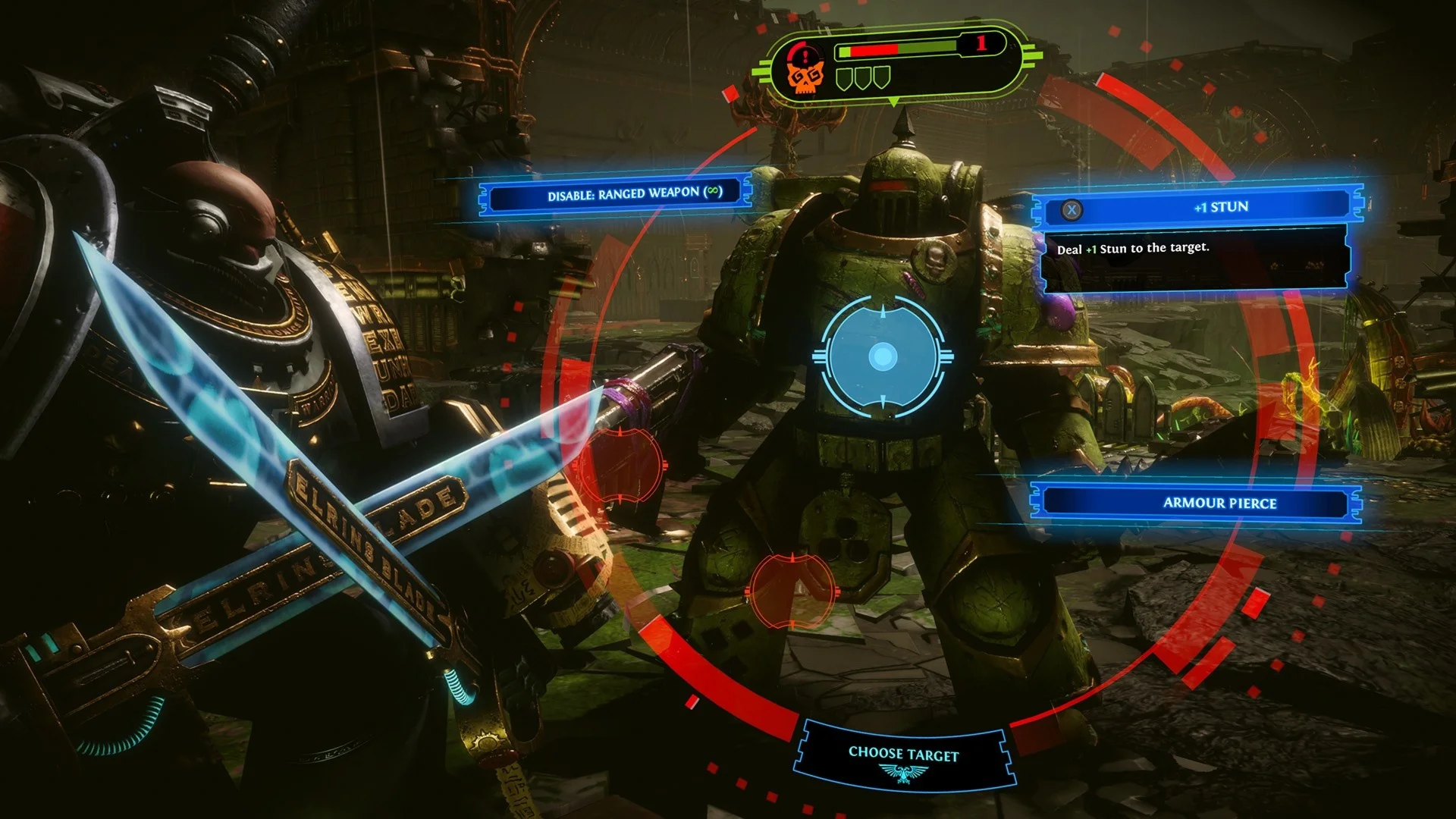Expand the Armour Pierce effect panel
The width and height of the screenshot is (1456, 819).
1196,503
